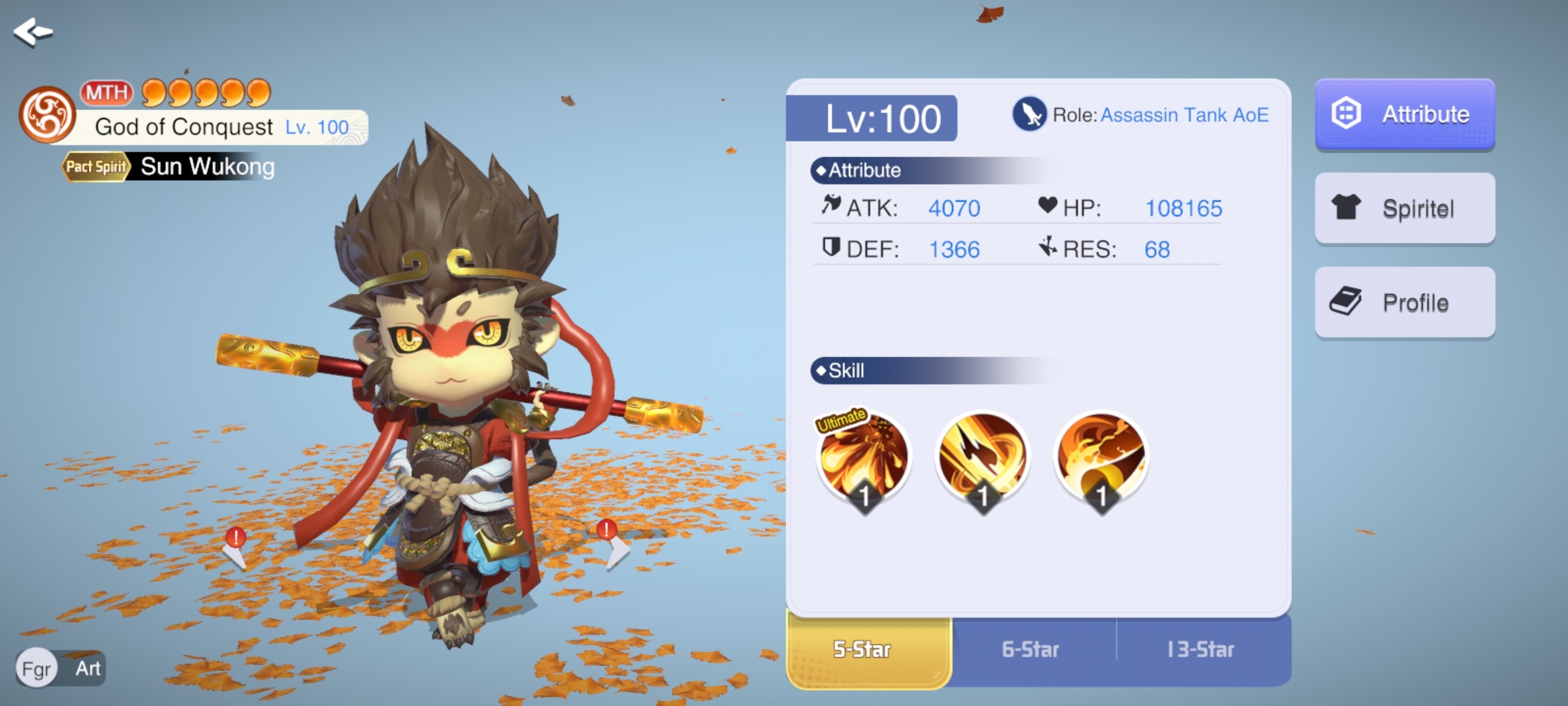Tap the orange swirl element emblem
The height and width of the screenshot is (706, 1568).
(x=47, y=115)
